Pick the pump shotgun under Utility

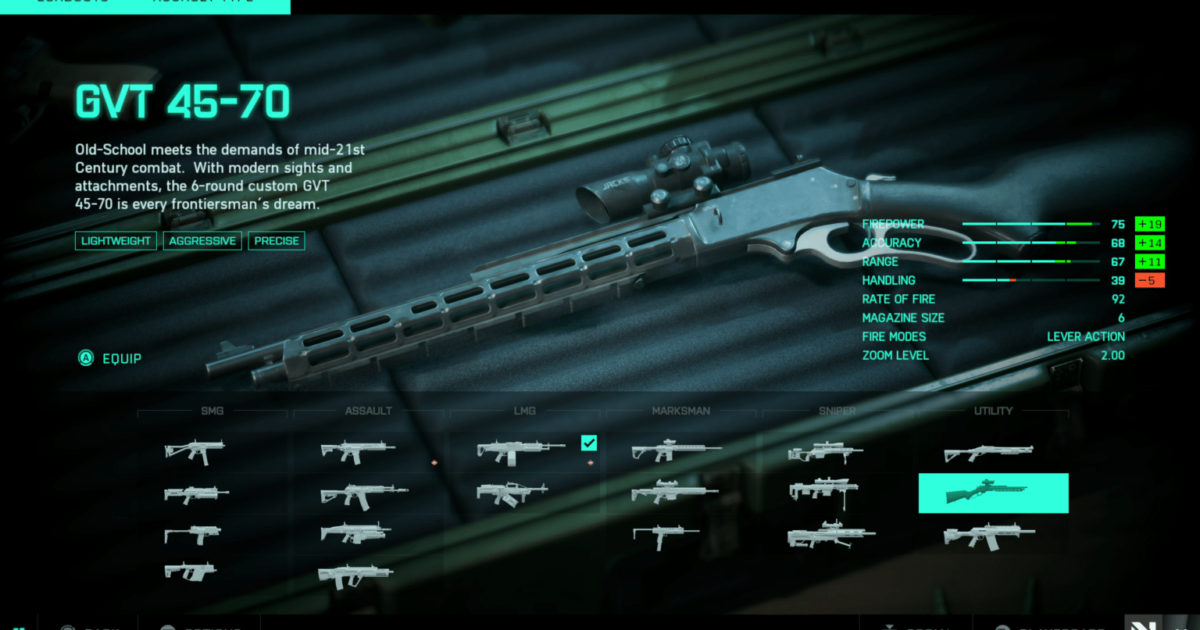click(x=988, y=453)
